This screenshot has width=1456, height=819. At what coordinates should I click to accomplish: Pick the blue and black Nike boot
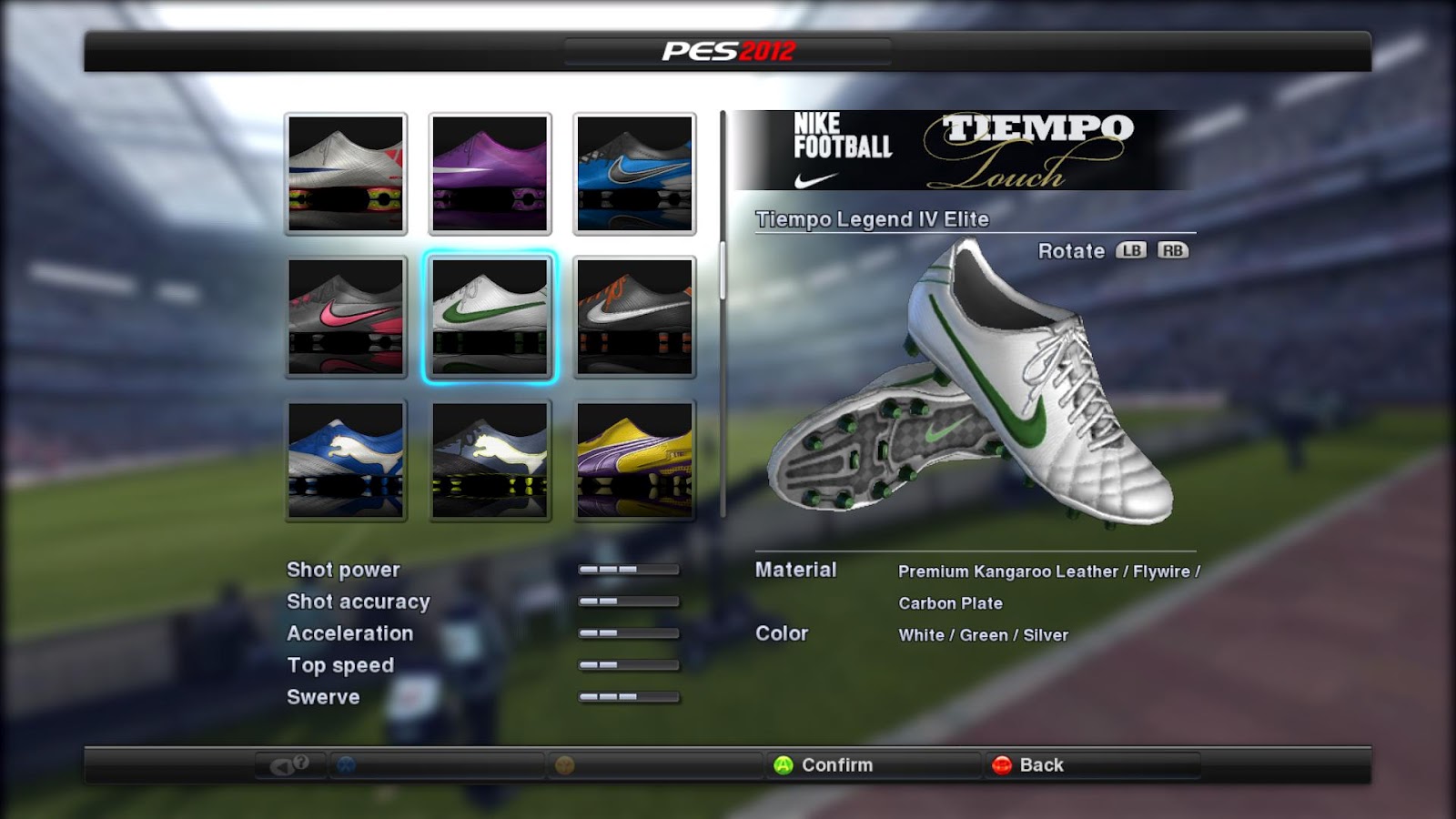point(634,173)
